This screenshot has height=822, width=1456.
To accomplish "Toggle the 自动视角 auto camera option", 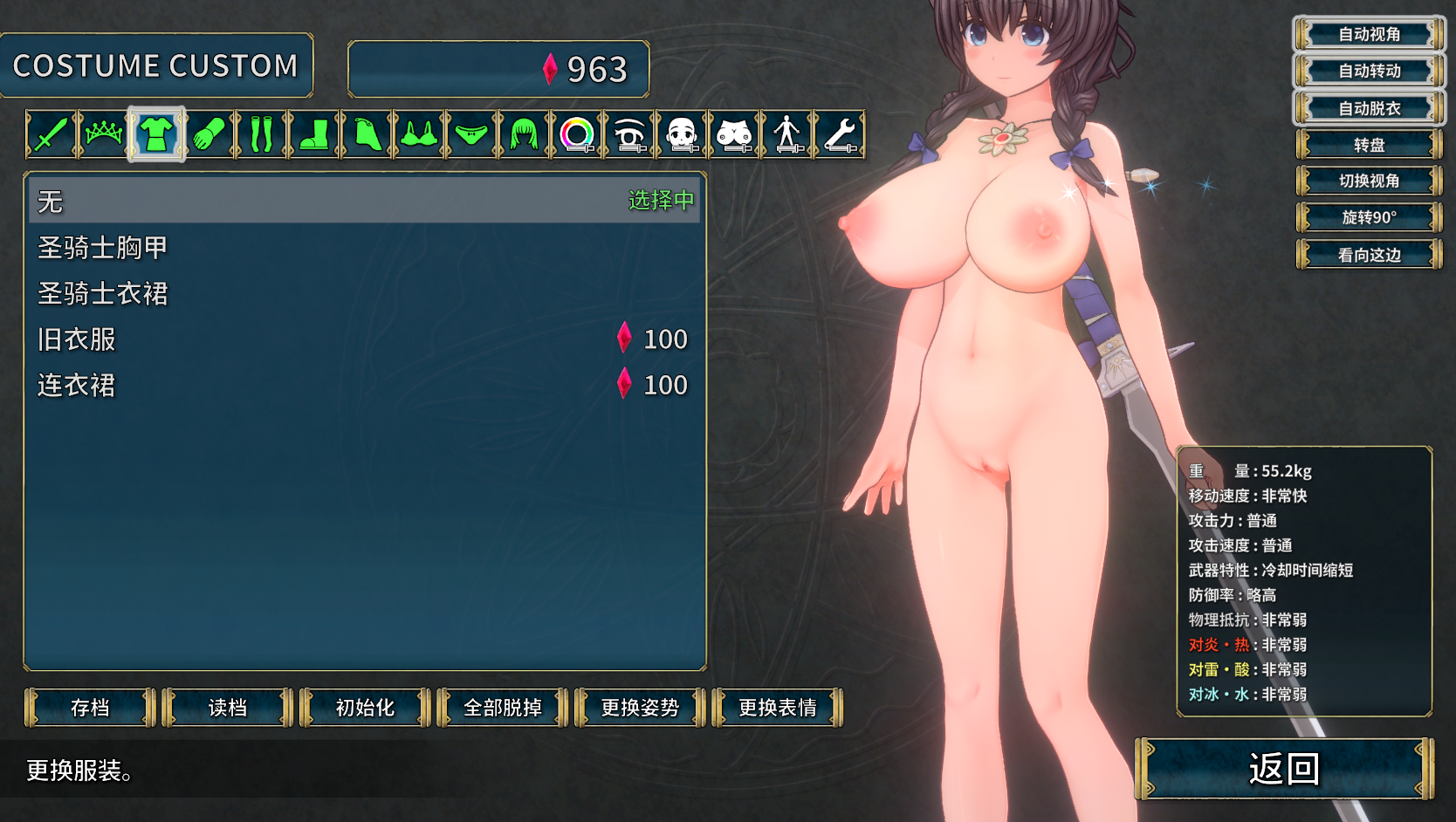I will click(1369, 34).
